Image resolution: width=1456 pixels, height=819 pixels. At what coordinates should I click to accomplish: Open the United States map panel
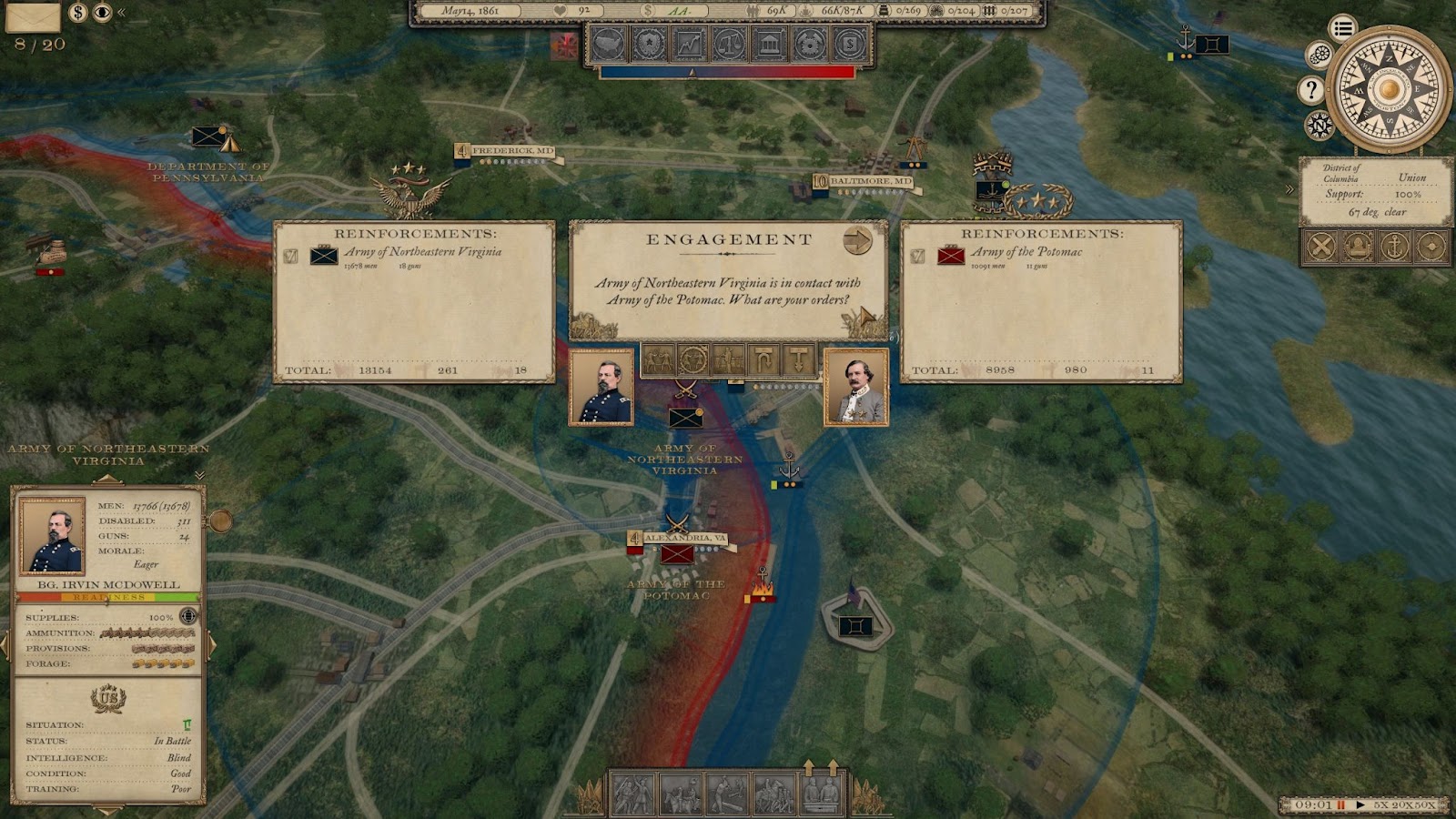click(609, 44)
